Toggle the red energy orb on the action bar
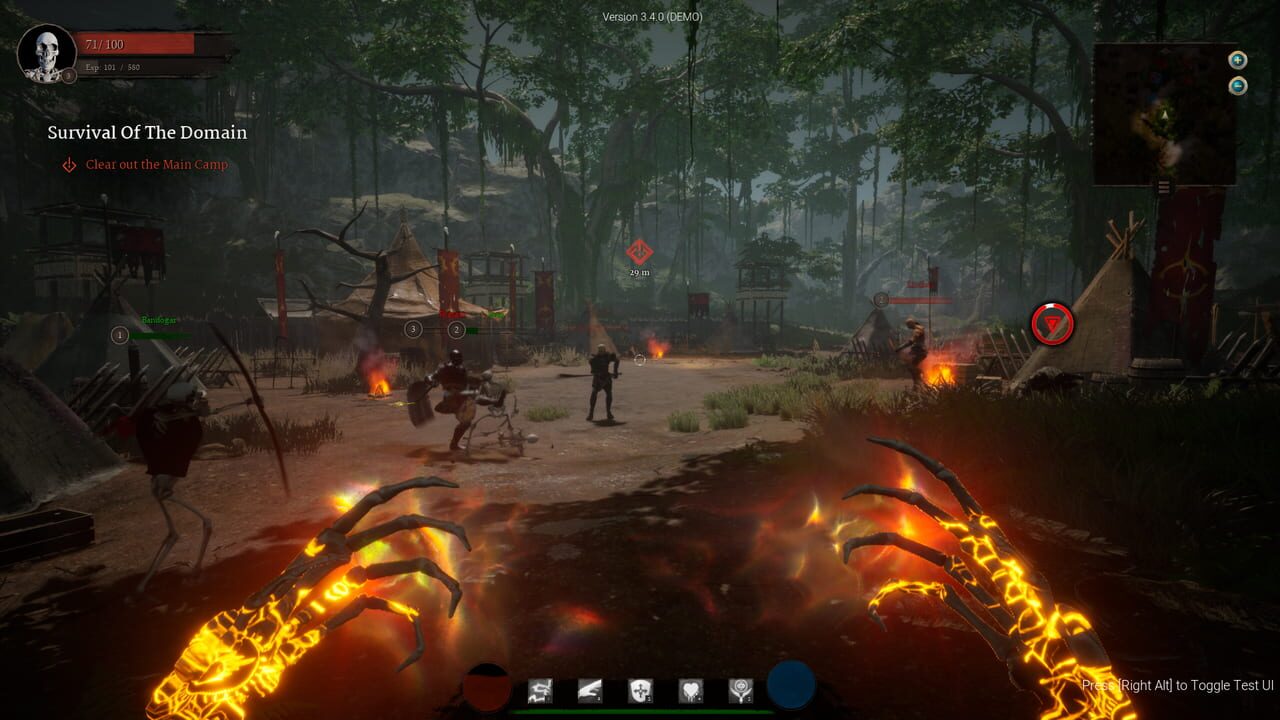Screen dimensions: 1280x720 [x=487, y=686]
